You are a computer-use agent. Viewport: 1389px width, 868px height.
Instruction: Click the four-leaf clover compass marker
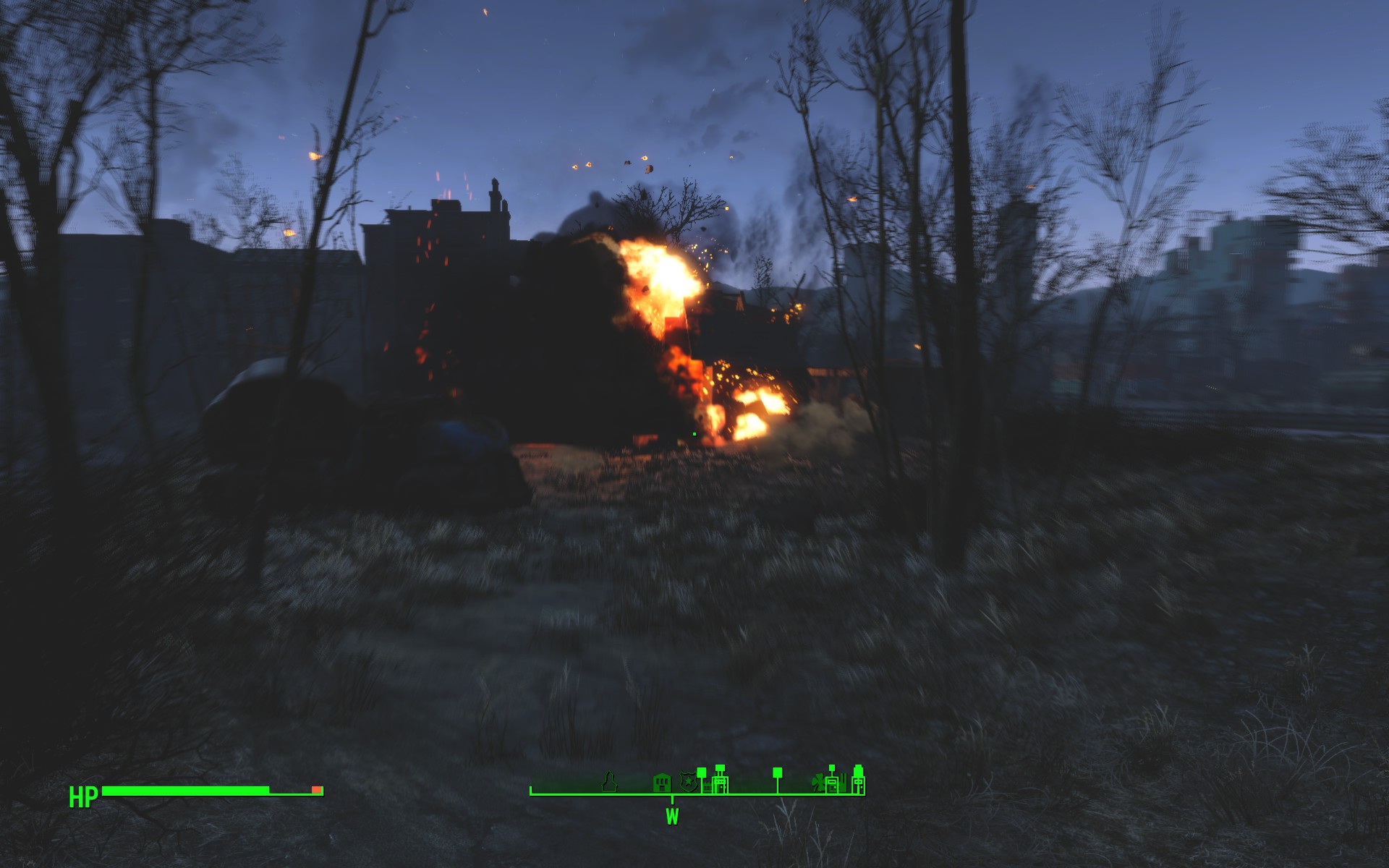tap(819, 783)
